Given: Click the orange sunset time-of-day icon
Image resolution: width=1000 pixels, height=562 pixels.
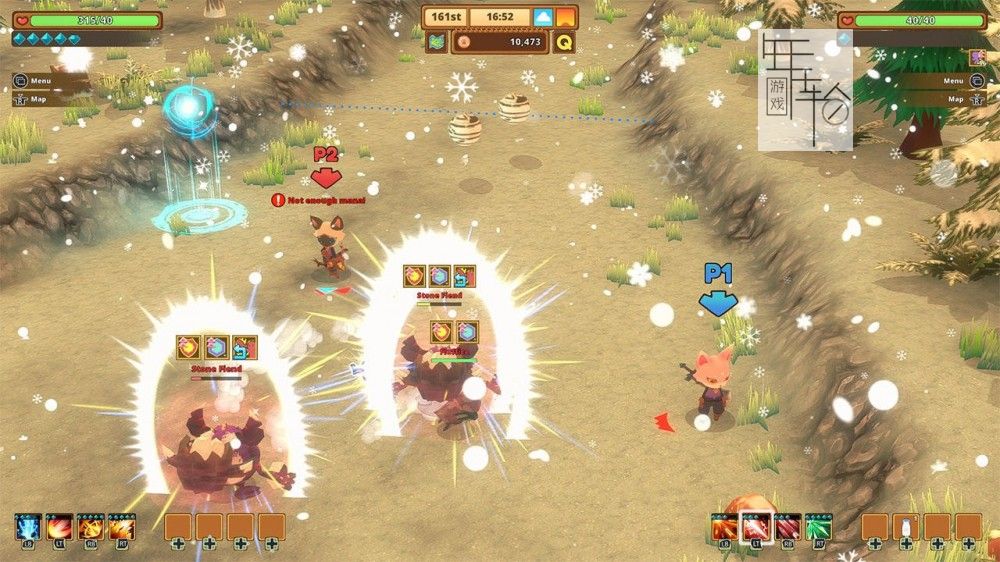Looking at the screenshot, I should [566, 17].
